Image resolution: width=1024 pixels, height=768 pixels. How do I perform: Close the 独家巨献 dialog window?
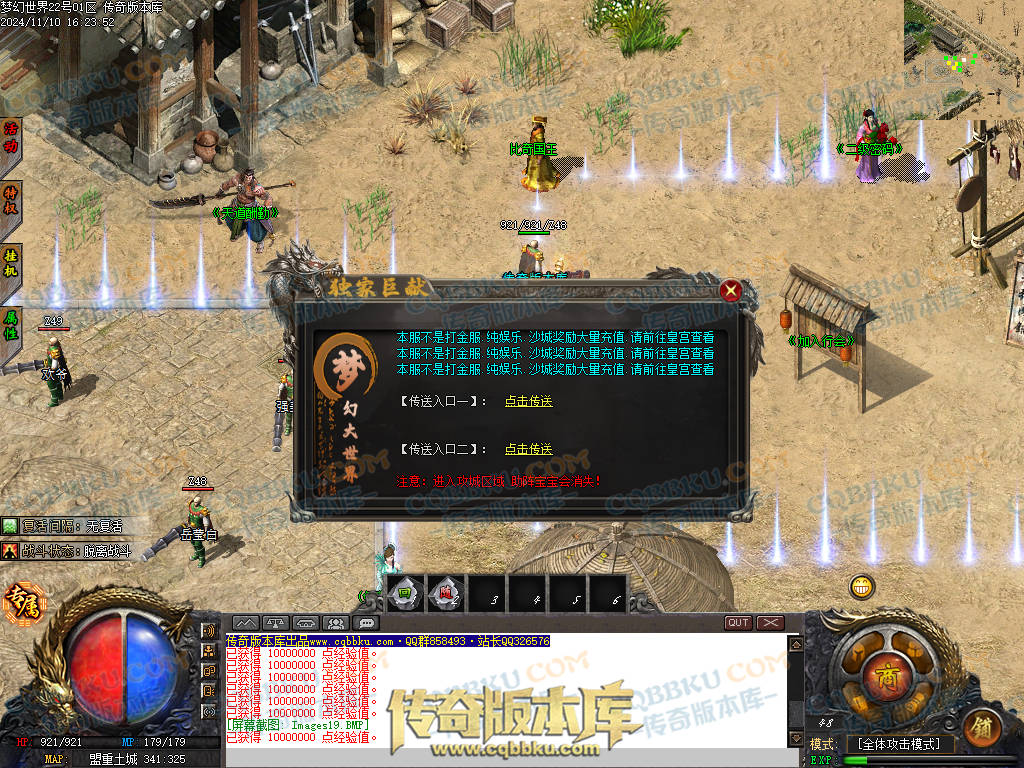tap(731, 291)
